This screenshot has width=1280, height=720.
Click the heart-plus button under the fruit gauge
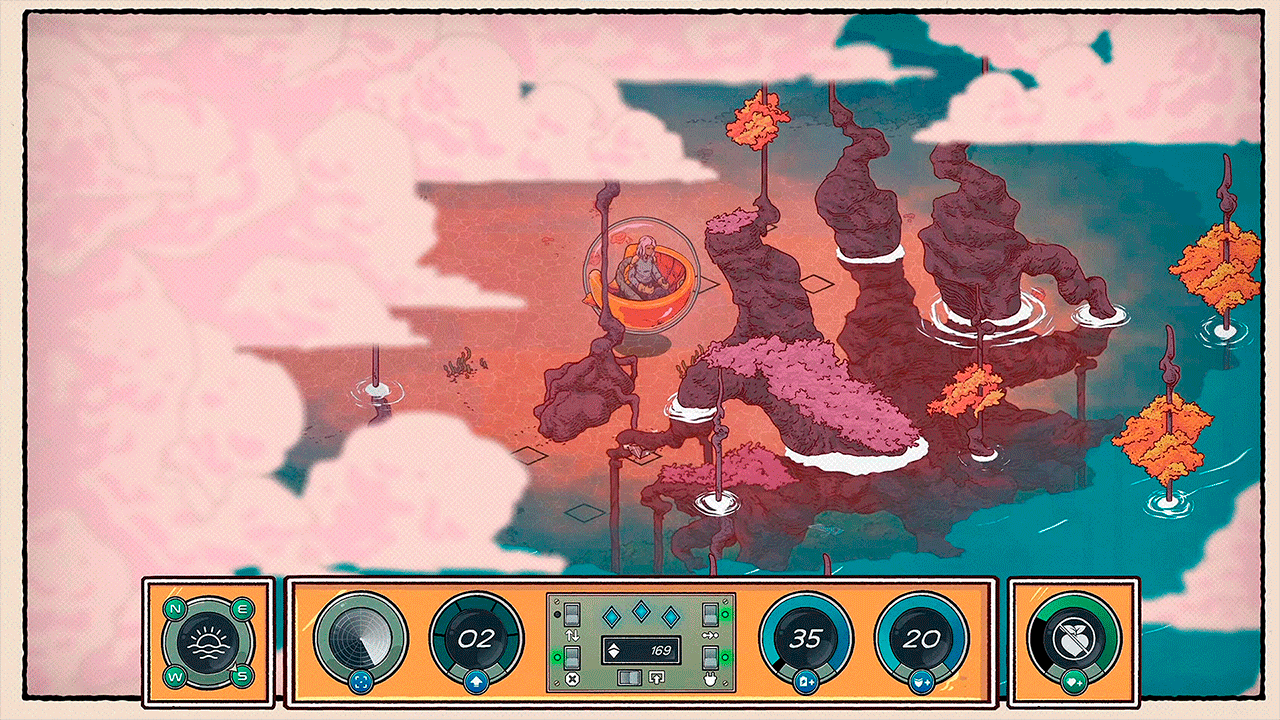1074,683
